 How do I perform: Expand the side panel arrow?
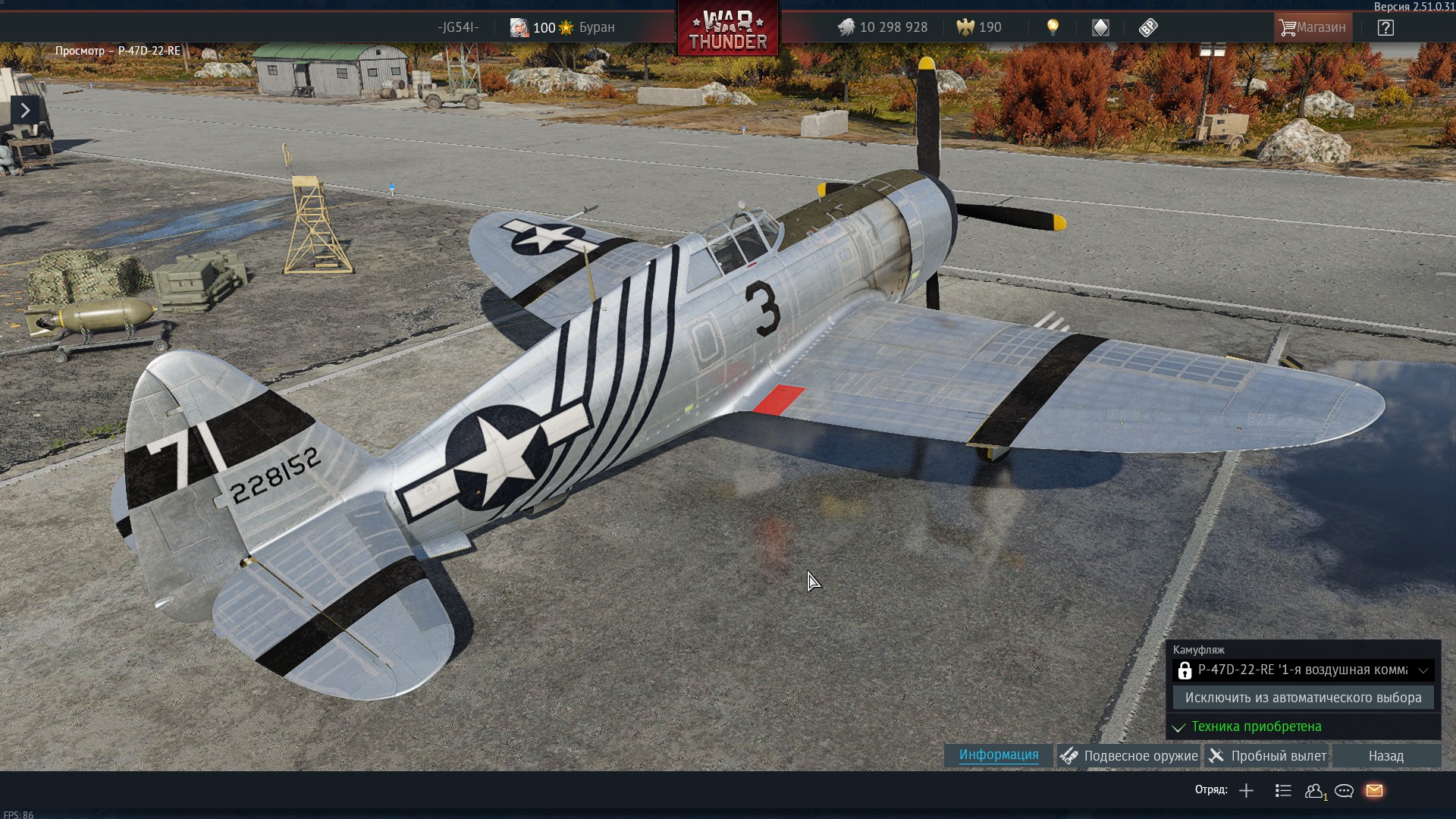click(x=25, y=111)
